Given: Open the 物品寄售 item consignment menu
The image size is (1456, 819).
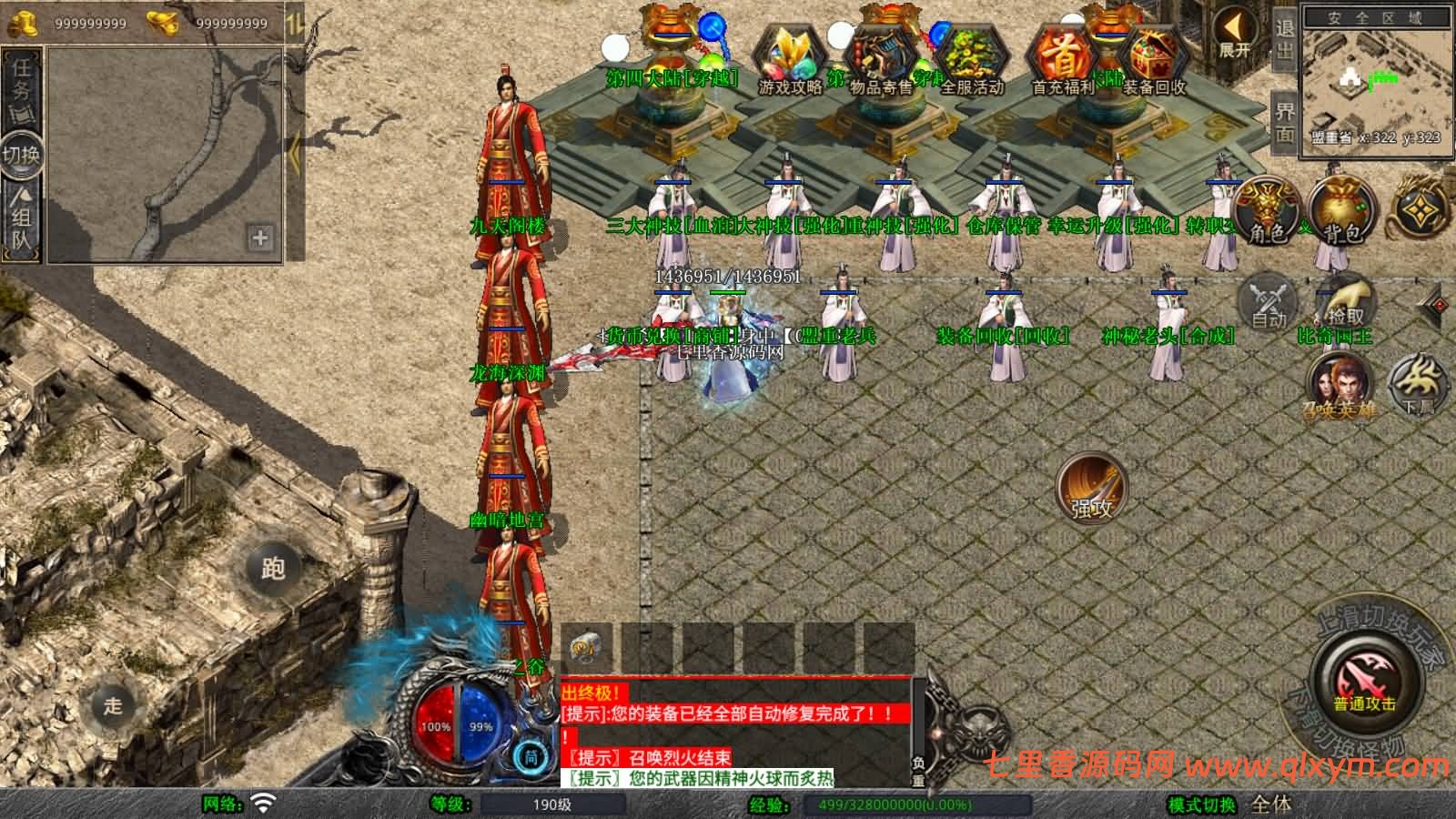Looking at the screenshot, I should [880, 59].
